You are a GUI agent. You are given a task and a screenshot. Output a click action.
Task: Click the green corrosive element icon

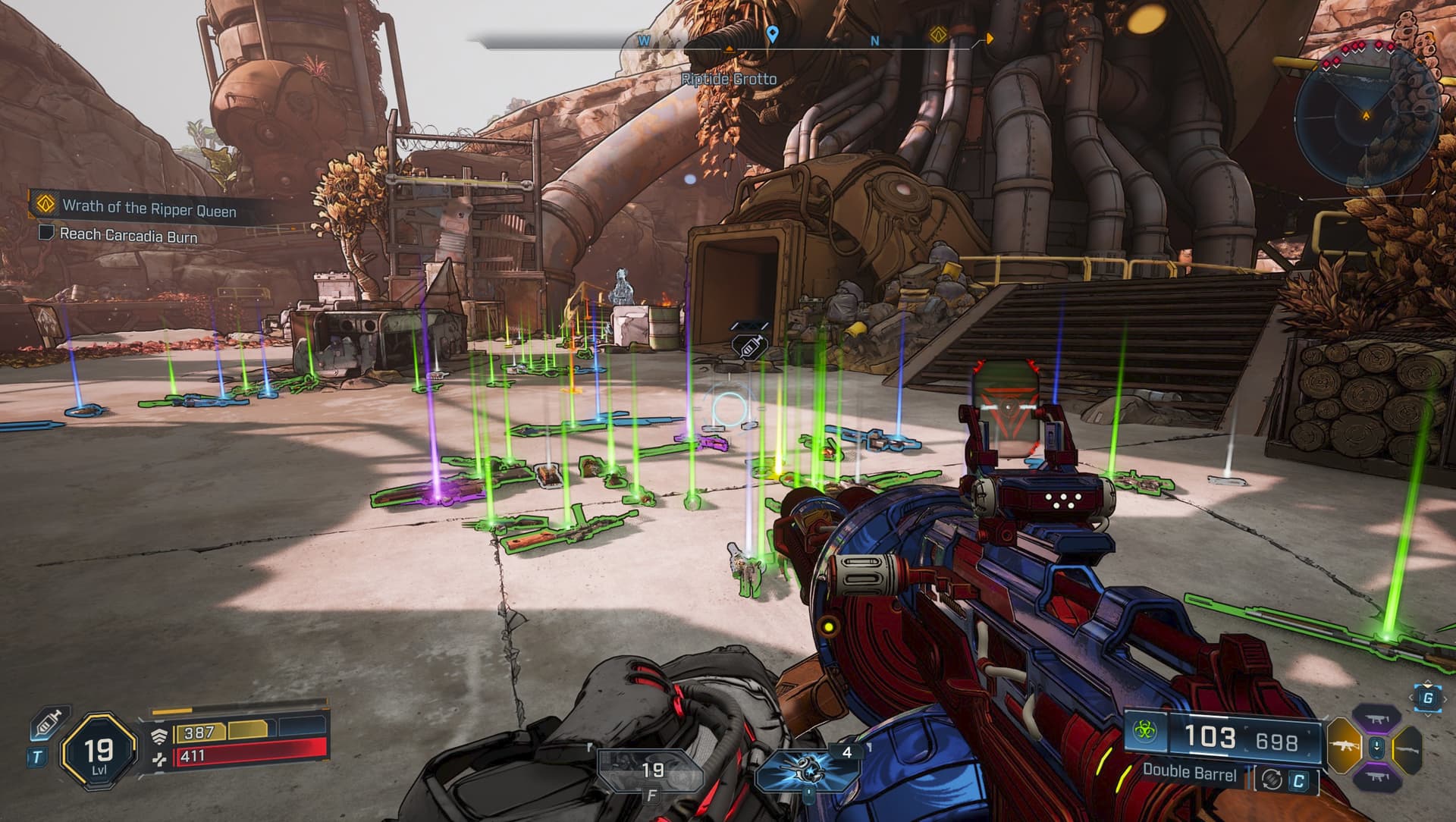coord(1144,732)
